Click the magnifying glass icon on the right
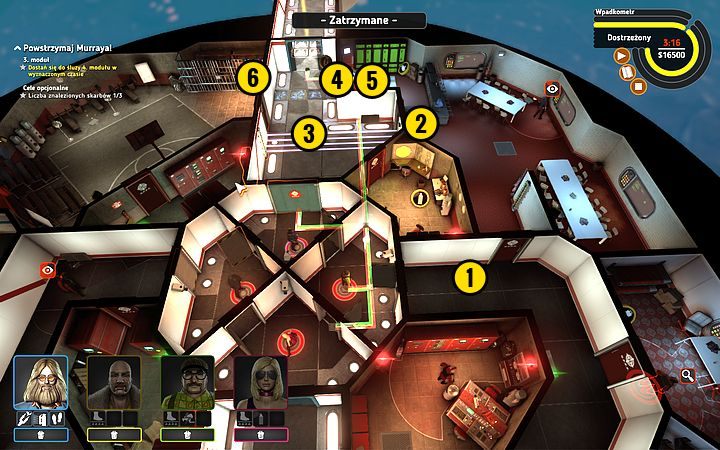720x450 pixels. tap(688, 374)
